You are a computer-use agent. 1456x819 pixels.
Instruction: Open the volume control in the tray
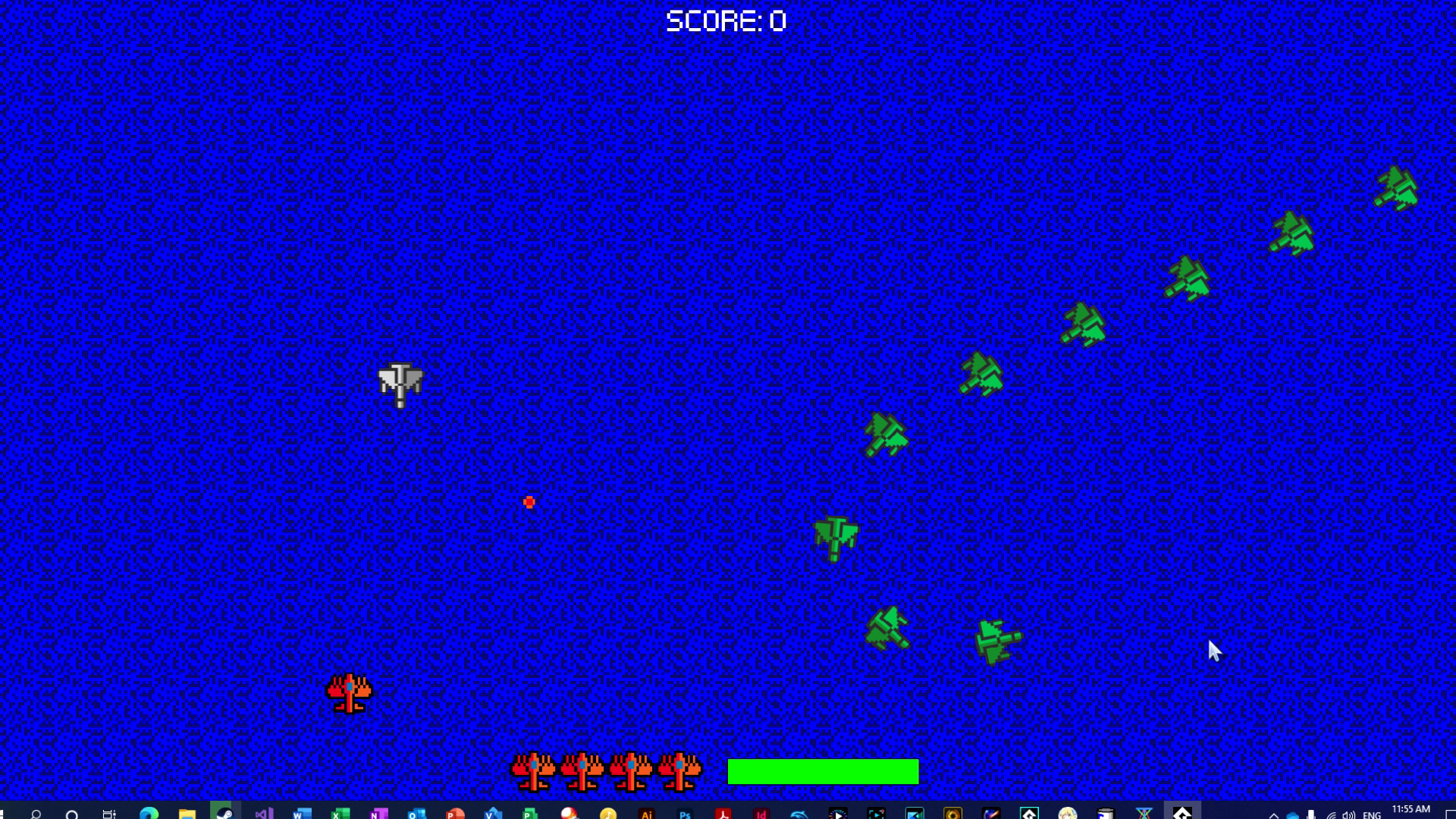[1350, 811]
